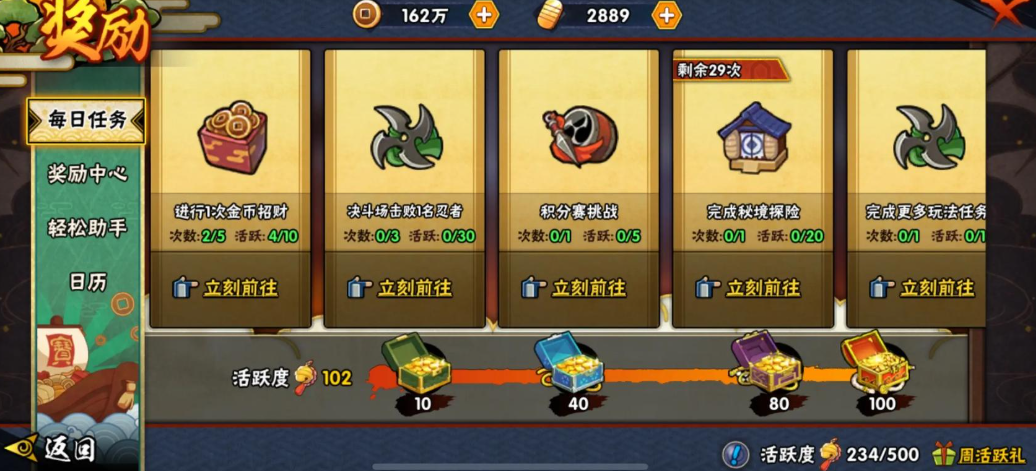Show activity info via the blue exclamation icon
1036x471 pixels.
click(736, 454)
